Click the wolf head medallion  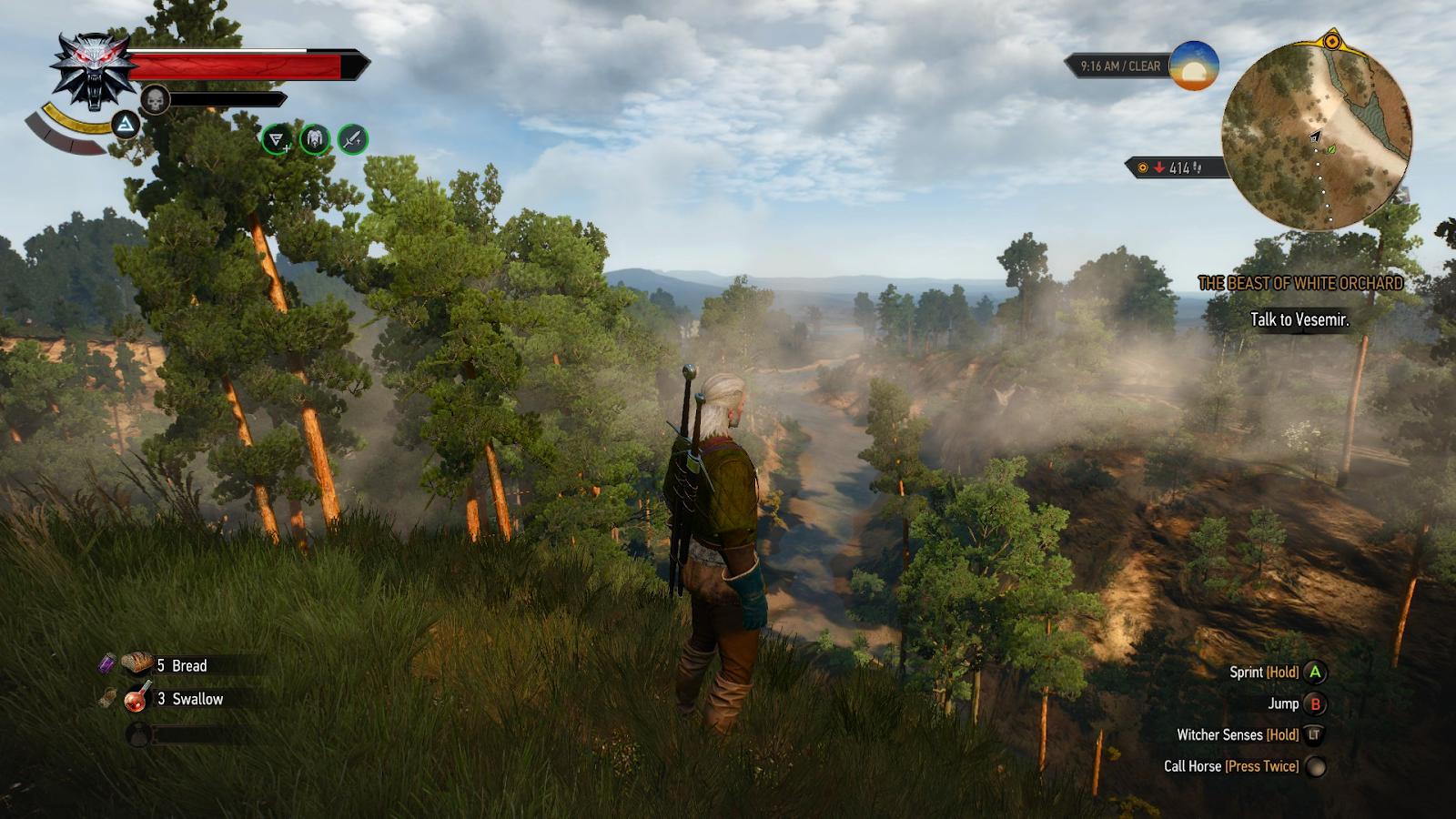pyautogui.click(x=94, y=69)
